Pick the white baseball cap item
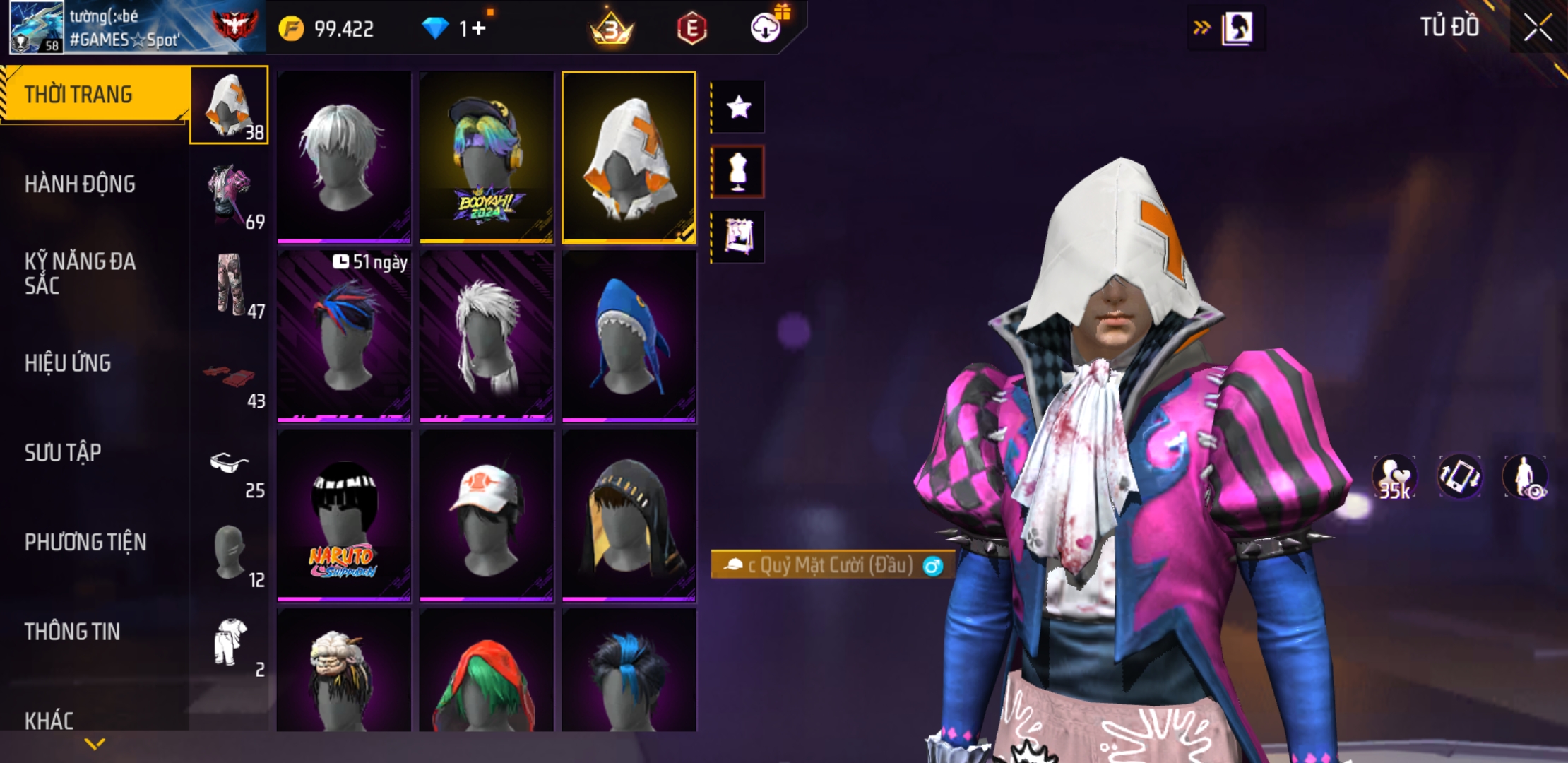Viewport: 1568px width, 763px height. [x=486, y=516]
